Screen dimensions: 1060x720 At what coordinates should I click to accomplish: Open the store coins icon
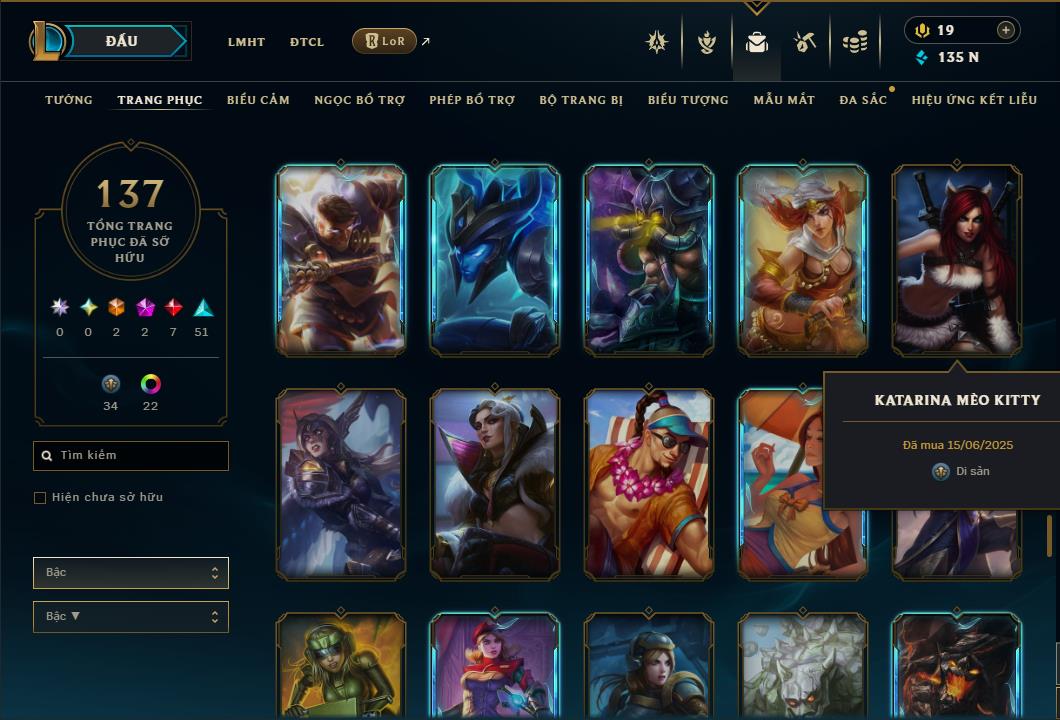(854, 42)
